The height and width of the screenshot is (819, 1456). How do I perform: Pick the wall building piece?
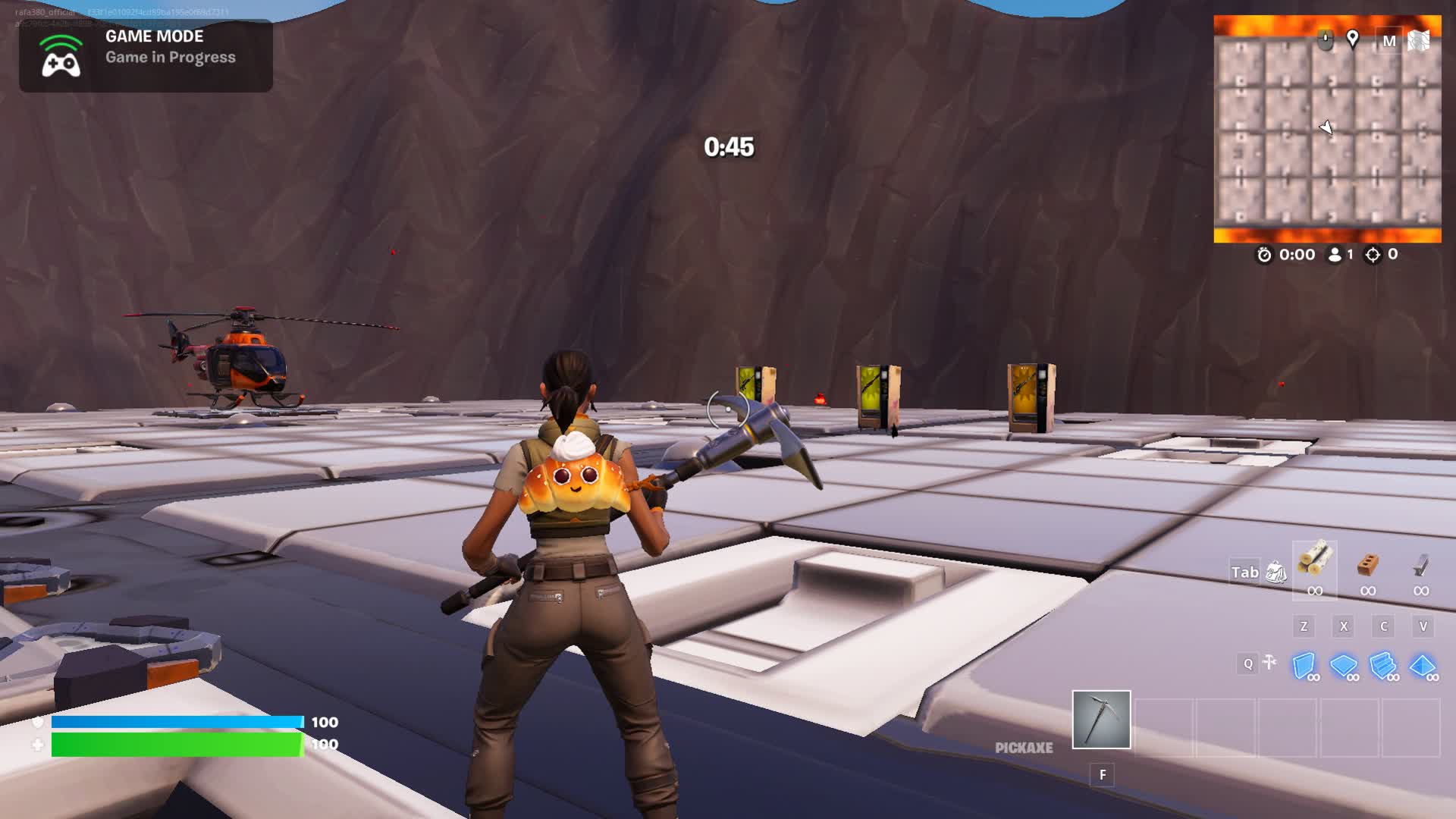click(x=1304, y=666)
